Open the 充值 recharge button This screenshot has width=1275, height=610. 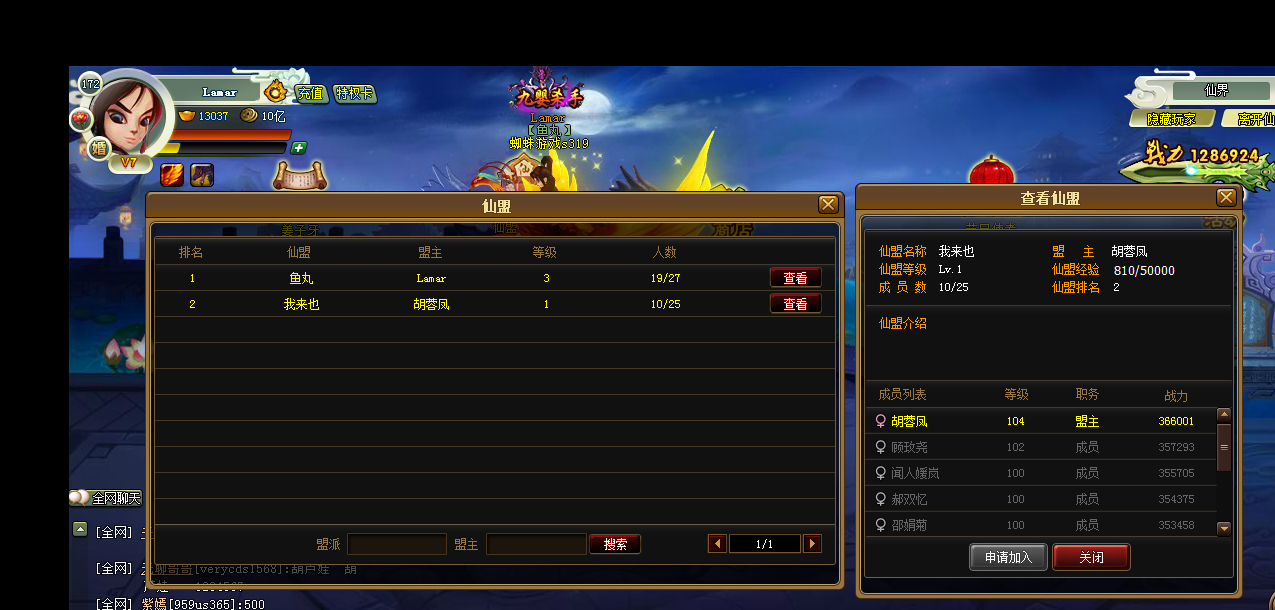(310, 93)
